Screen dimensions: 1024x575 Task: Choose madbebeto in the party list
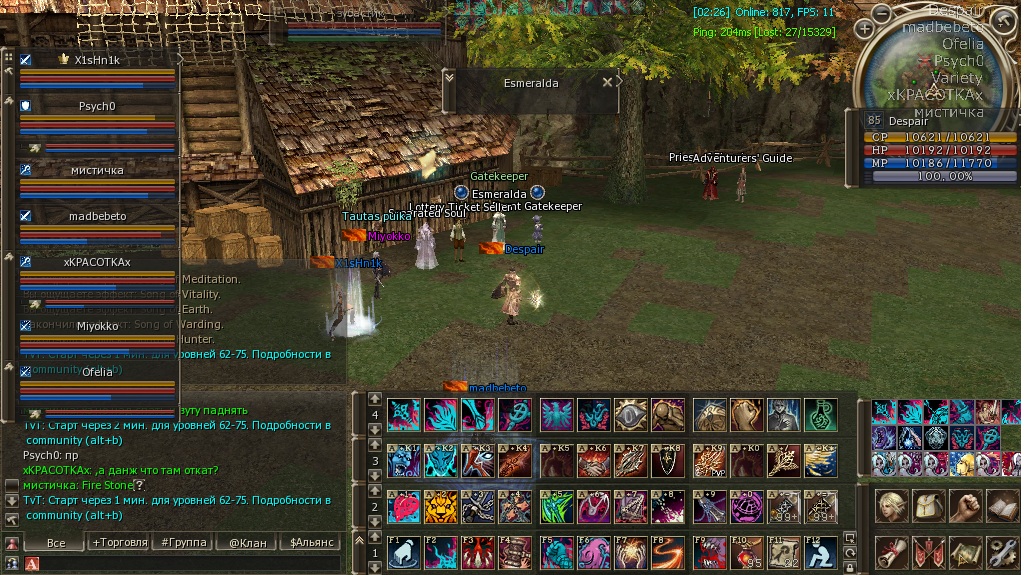[x=97, y=216]
